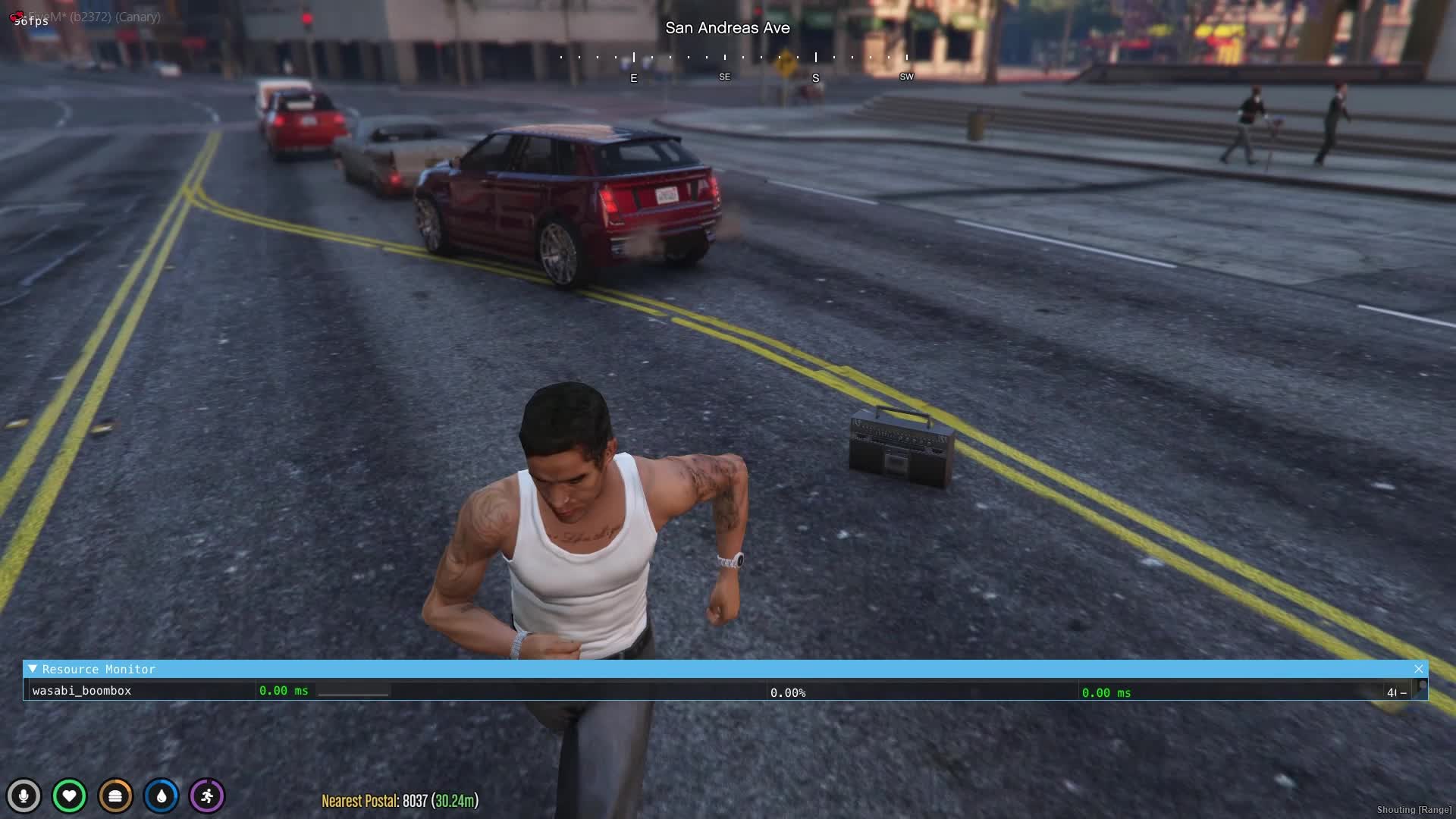Click the orange burger hunger icon
The height and width of the screenshot is (819, 1456).
pyautogui.click(x=115, y=796)
